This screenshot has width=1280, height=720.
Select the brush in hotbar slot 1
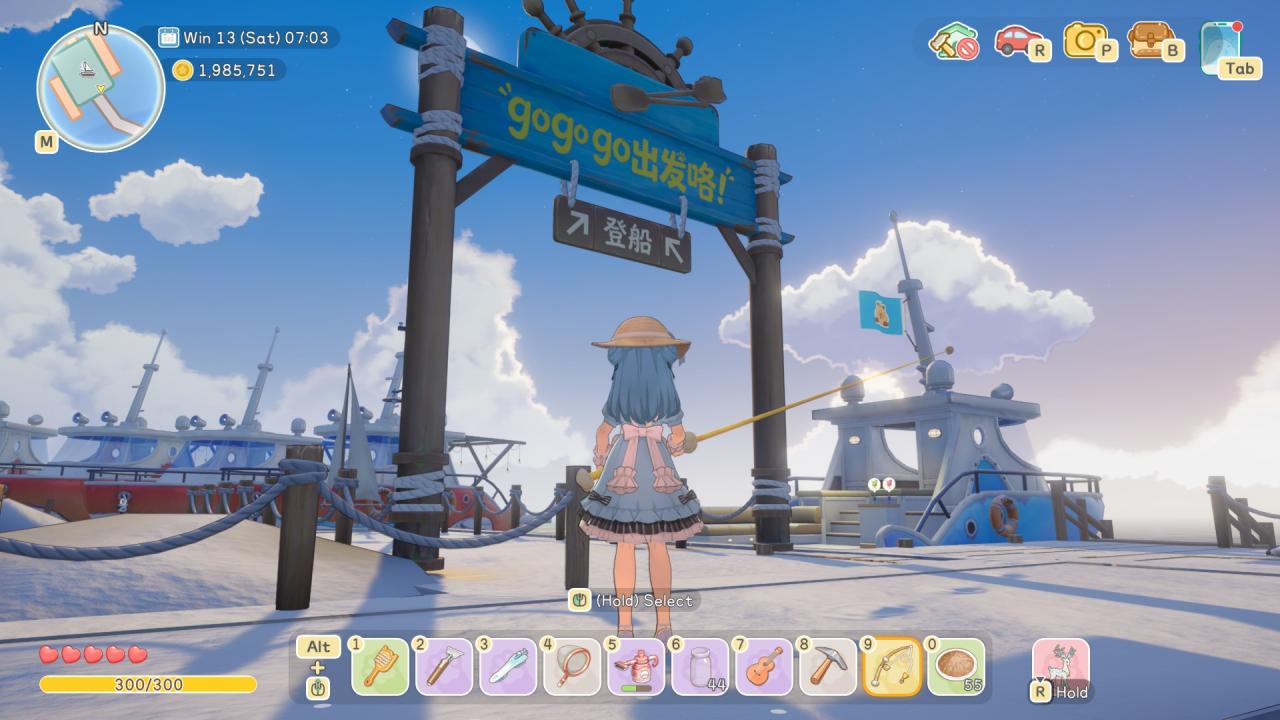click(x=380, y=666)
